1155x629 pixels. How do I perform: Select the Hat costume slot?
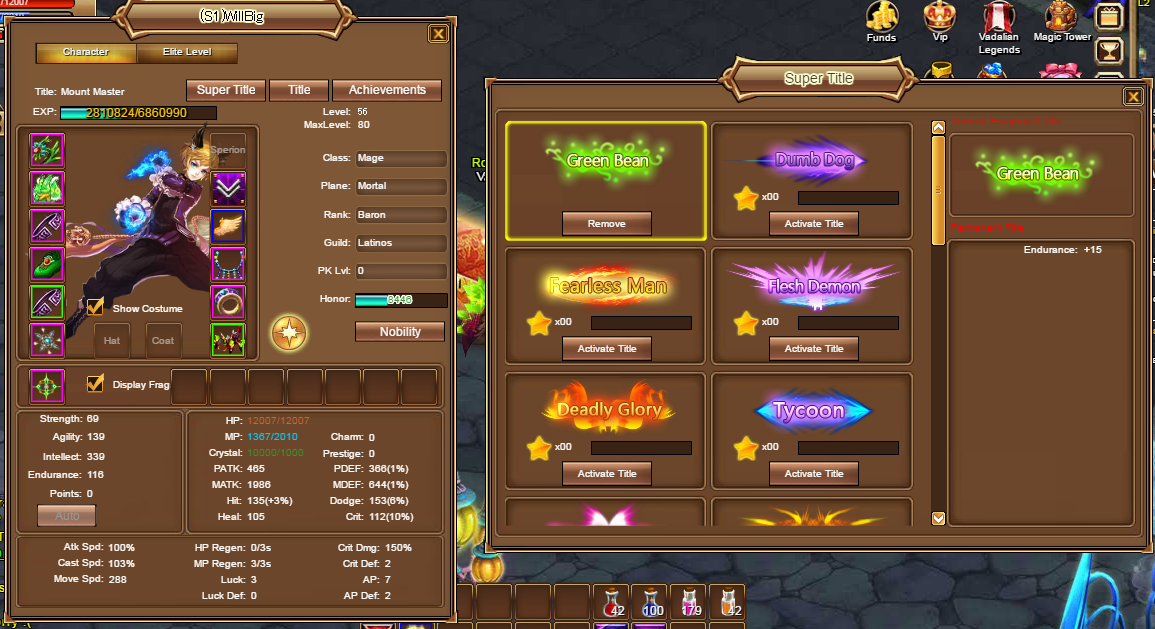click(112, 341)
